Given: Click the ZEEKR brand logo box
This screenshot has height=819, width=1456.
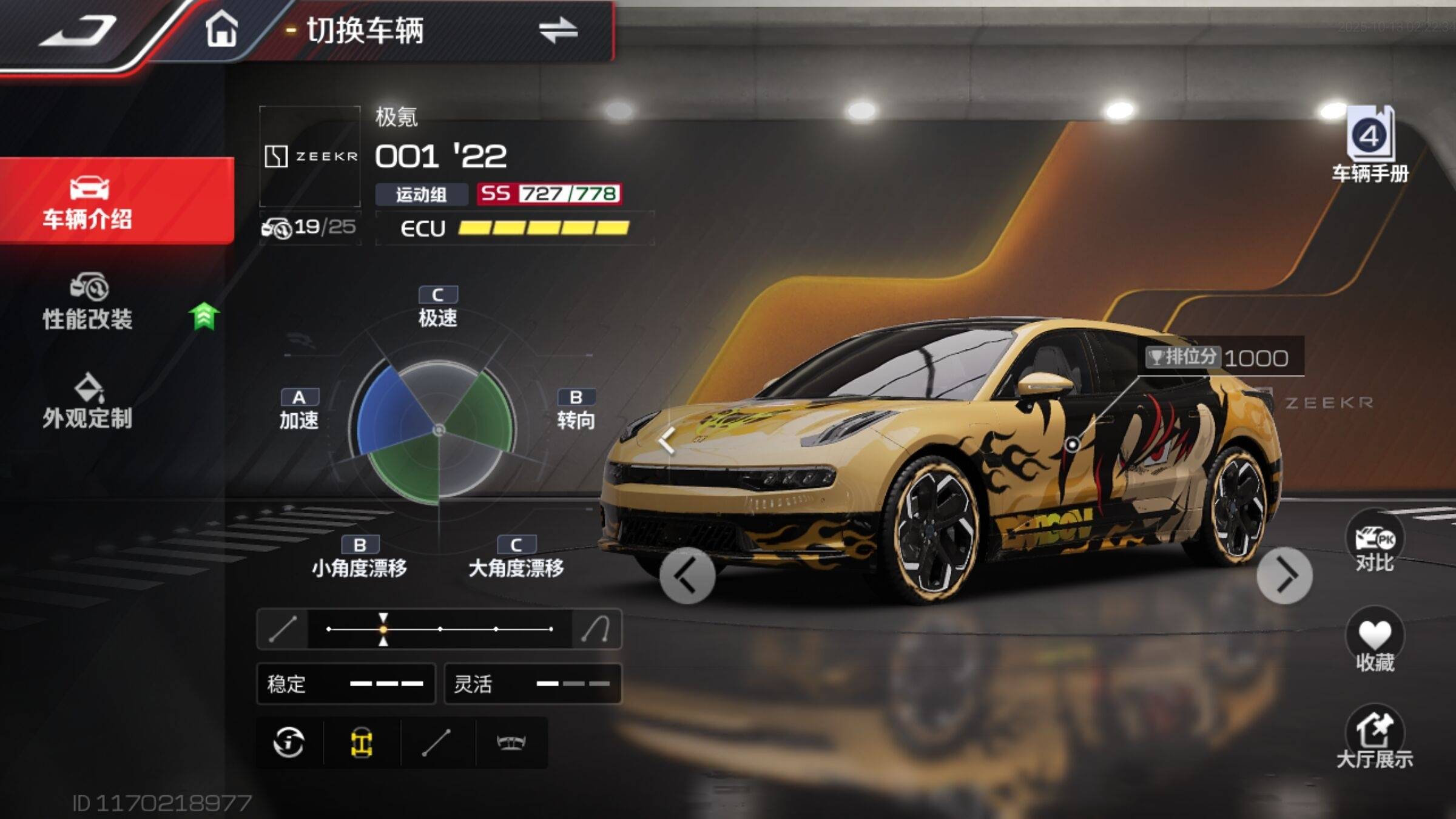Looking at the screenshot, I should 310,157.
